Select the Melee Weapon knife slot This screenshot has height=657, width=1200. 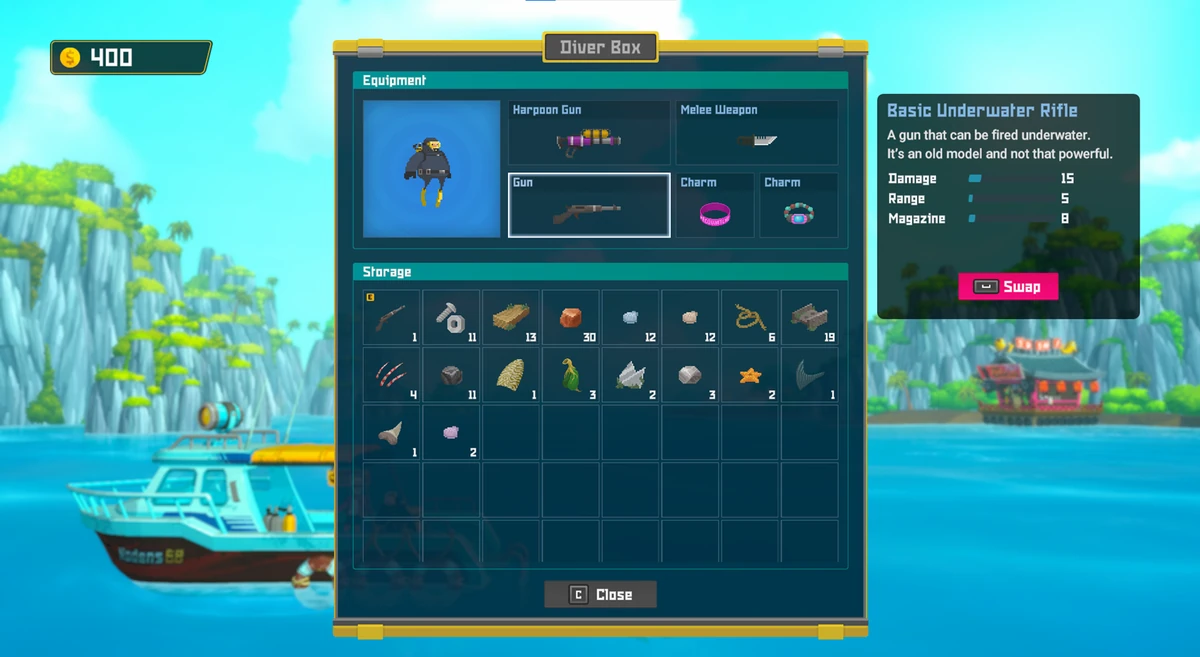pyautogui.click(x=757, y=132)
